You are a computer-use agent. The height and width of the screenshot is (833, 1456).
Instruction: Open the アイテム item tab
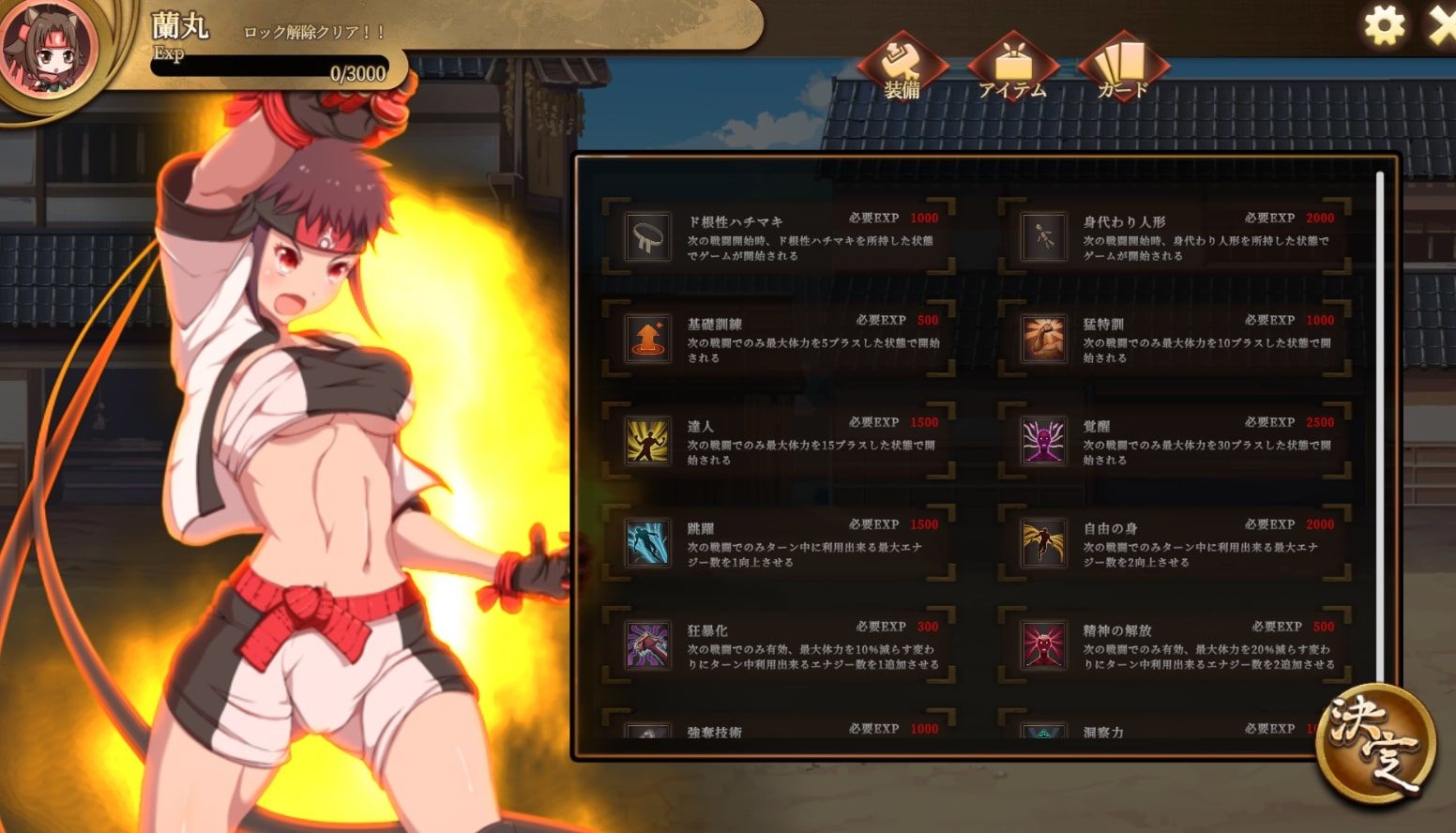(1011, 68)
